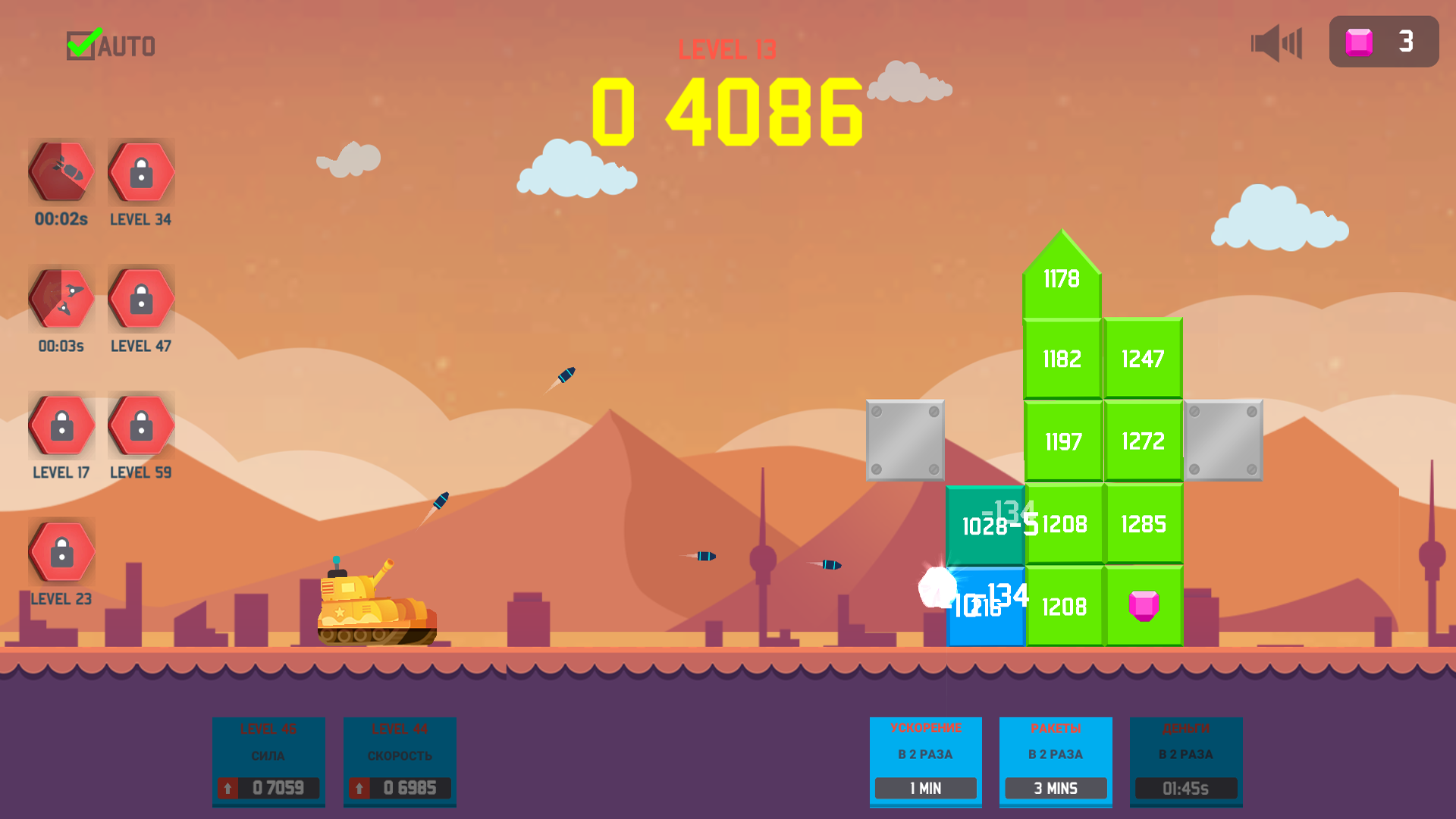Select the locked Level 17 ability hexagon

pos(61,423)
